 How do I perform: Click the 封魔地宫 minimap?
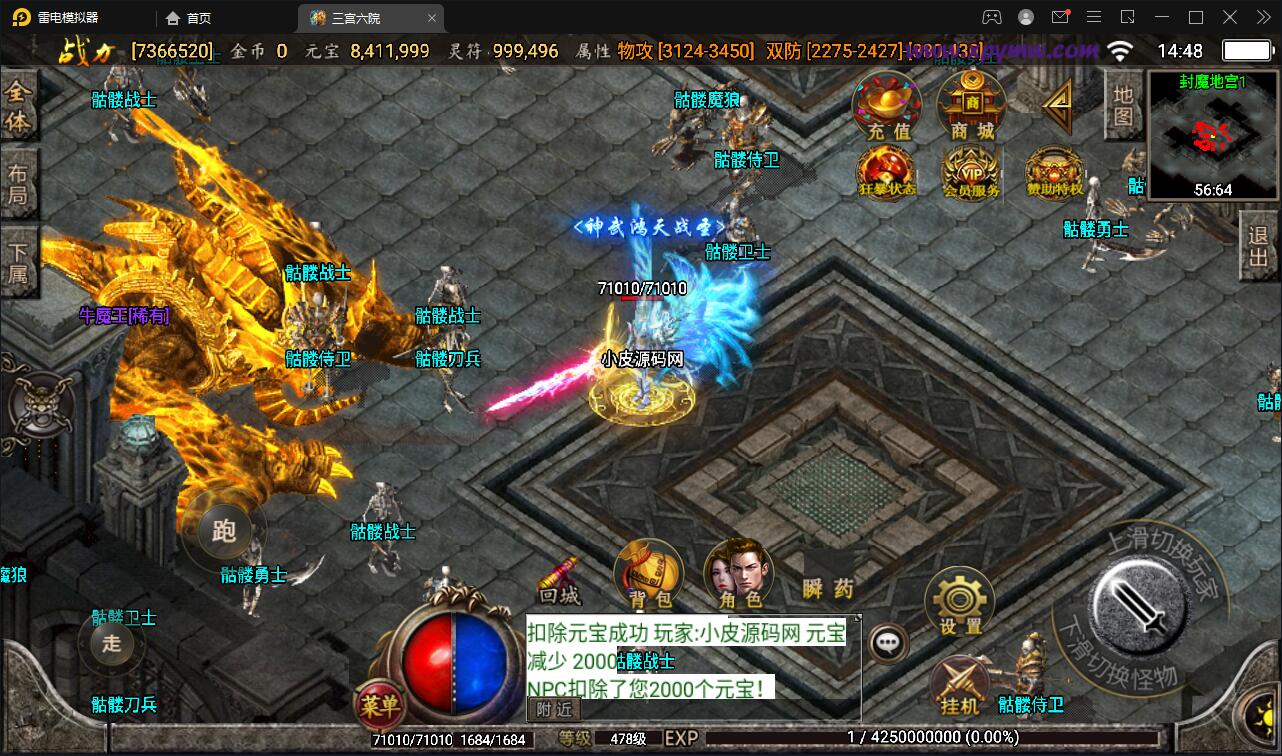click(1212, 134)
